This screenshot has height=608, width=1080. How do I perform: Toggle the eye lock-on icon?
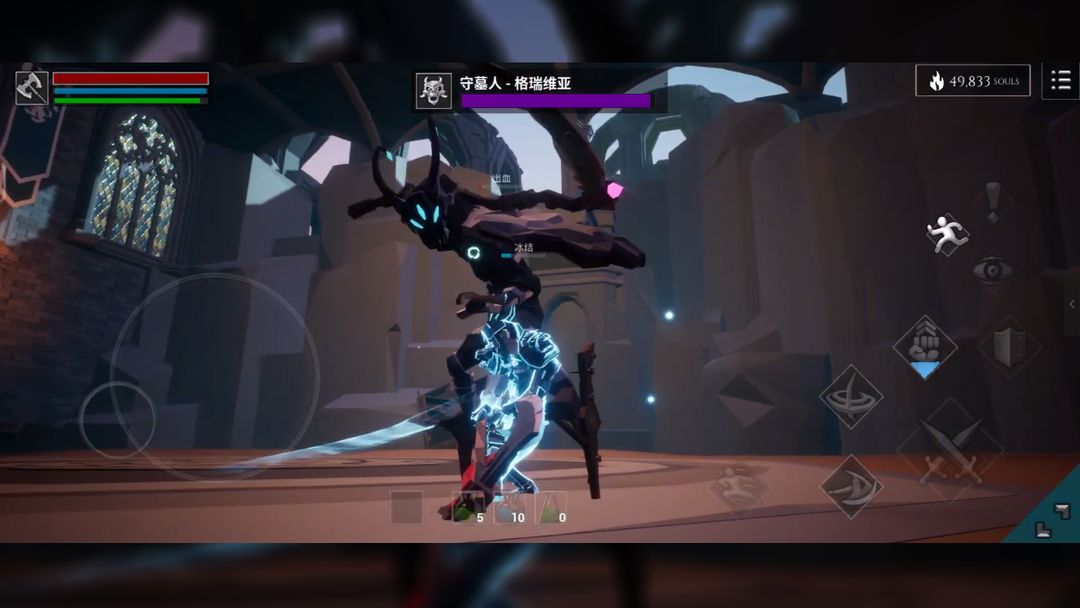992,269
